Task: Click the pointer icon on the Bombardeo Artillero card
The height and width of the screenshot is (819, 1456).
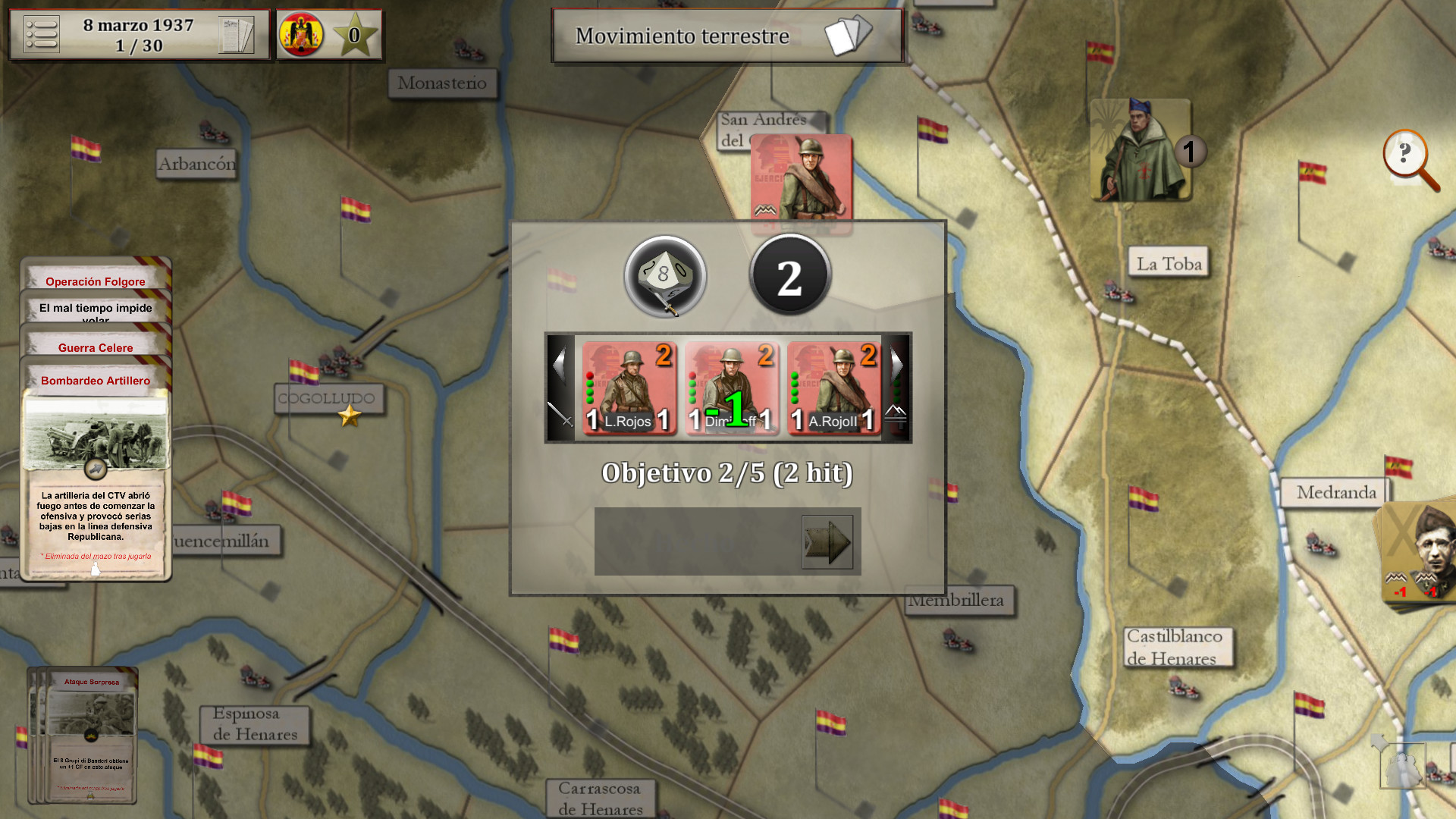Action: (96, 468)
